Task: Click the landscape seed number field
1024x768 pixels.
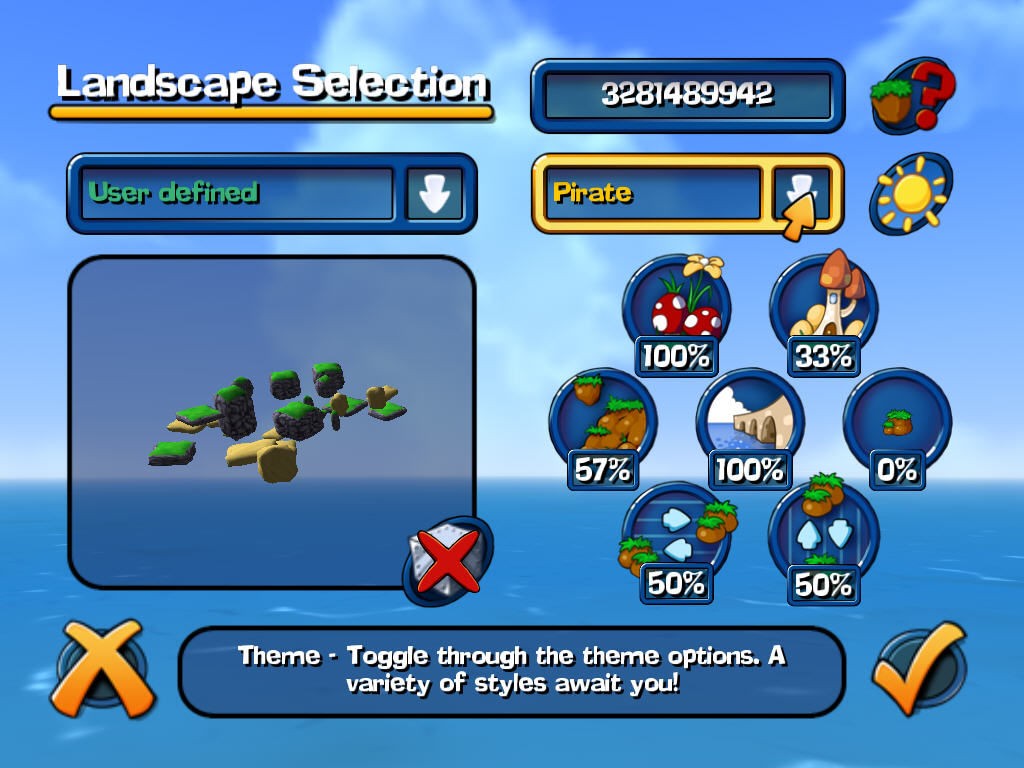Action: tap(687, 95)
